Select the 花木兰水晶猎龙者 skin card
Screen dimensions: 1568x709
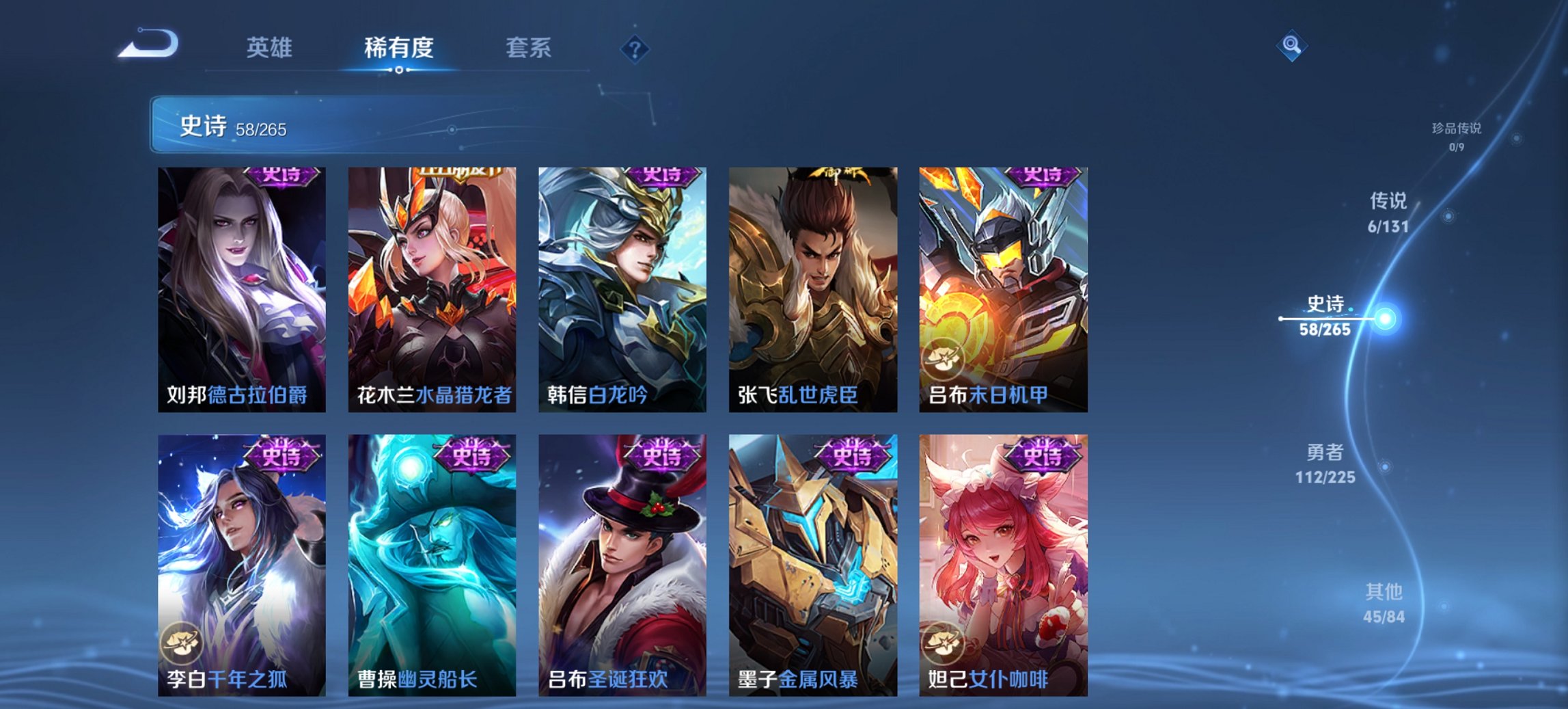pyautogui.click(x=432, y=287)
